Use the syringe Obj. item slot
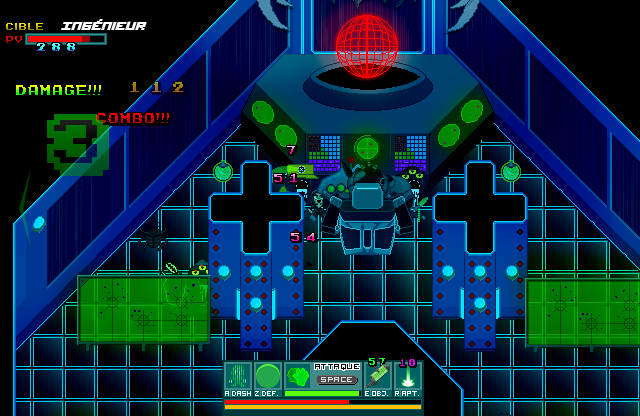The image size is (640, 416). [378, 376]
